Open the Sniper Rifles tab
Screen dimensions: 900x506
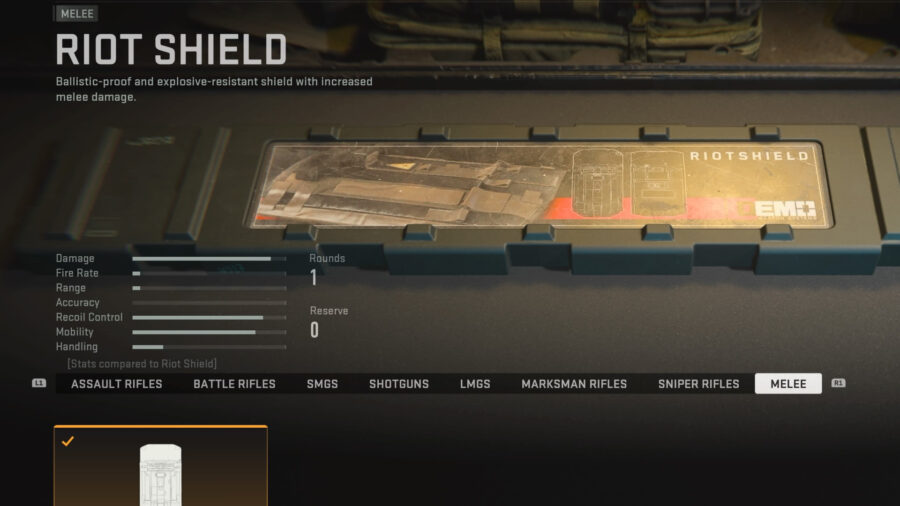pos(698,384)
